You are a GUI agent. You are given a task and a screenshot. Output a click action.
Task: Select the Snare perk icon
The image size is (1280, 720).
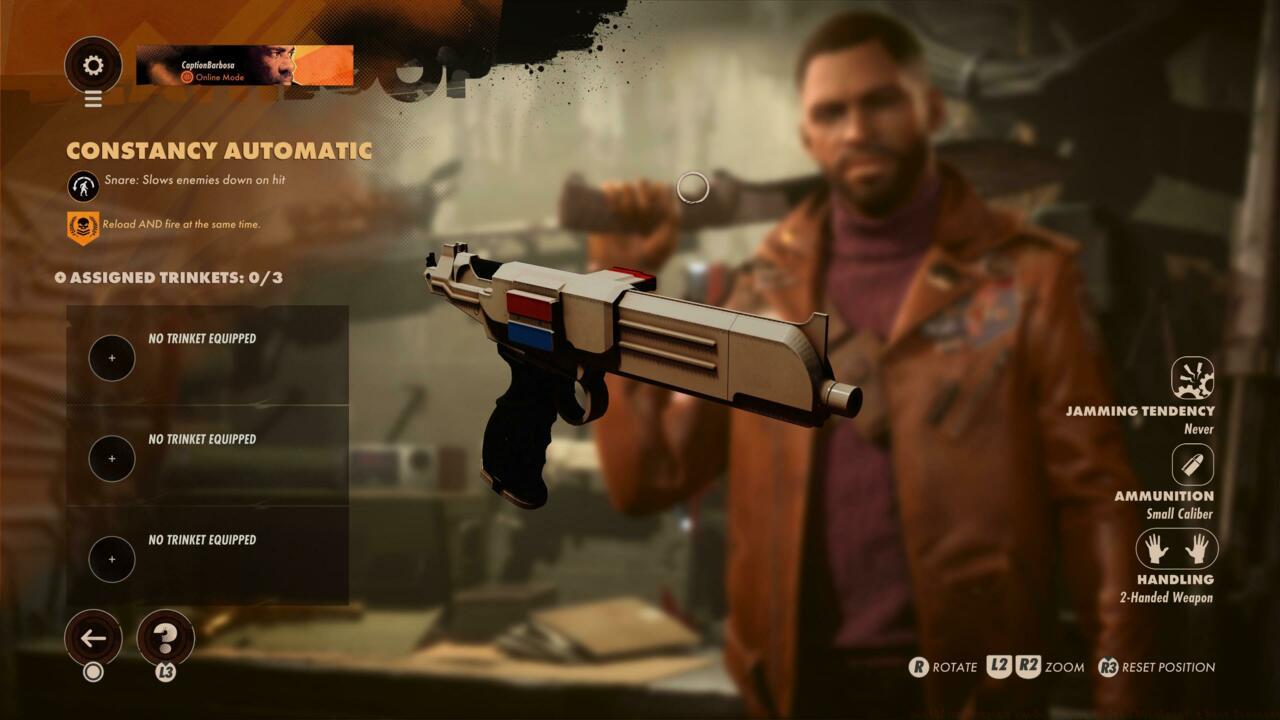tap(83, 186)
